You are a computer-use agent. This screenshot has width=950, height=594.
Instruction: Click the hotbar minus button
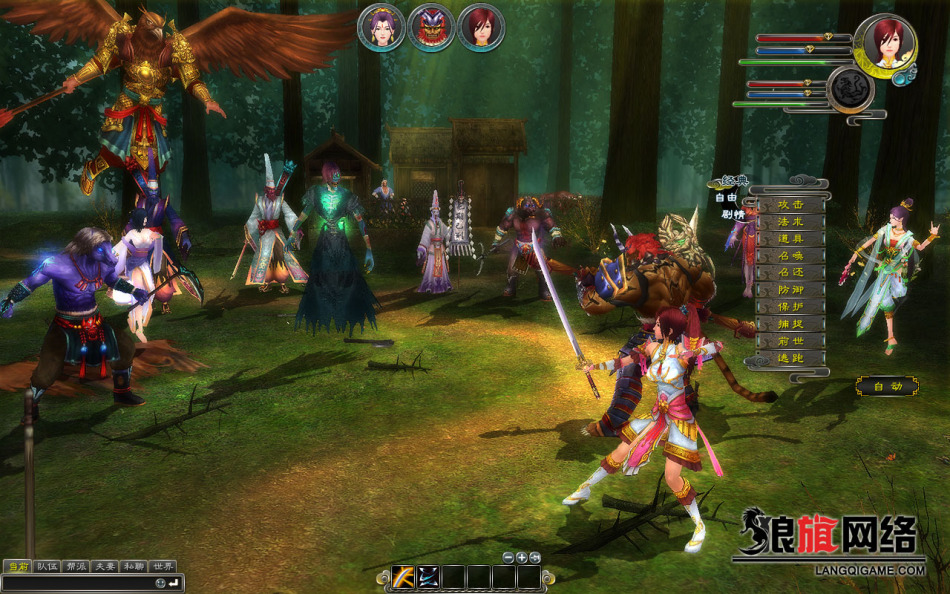click(508, 557)
